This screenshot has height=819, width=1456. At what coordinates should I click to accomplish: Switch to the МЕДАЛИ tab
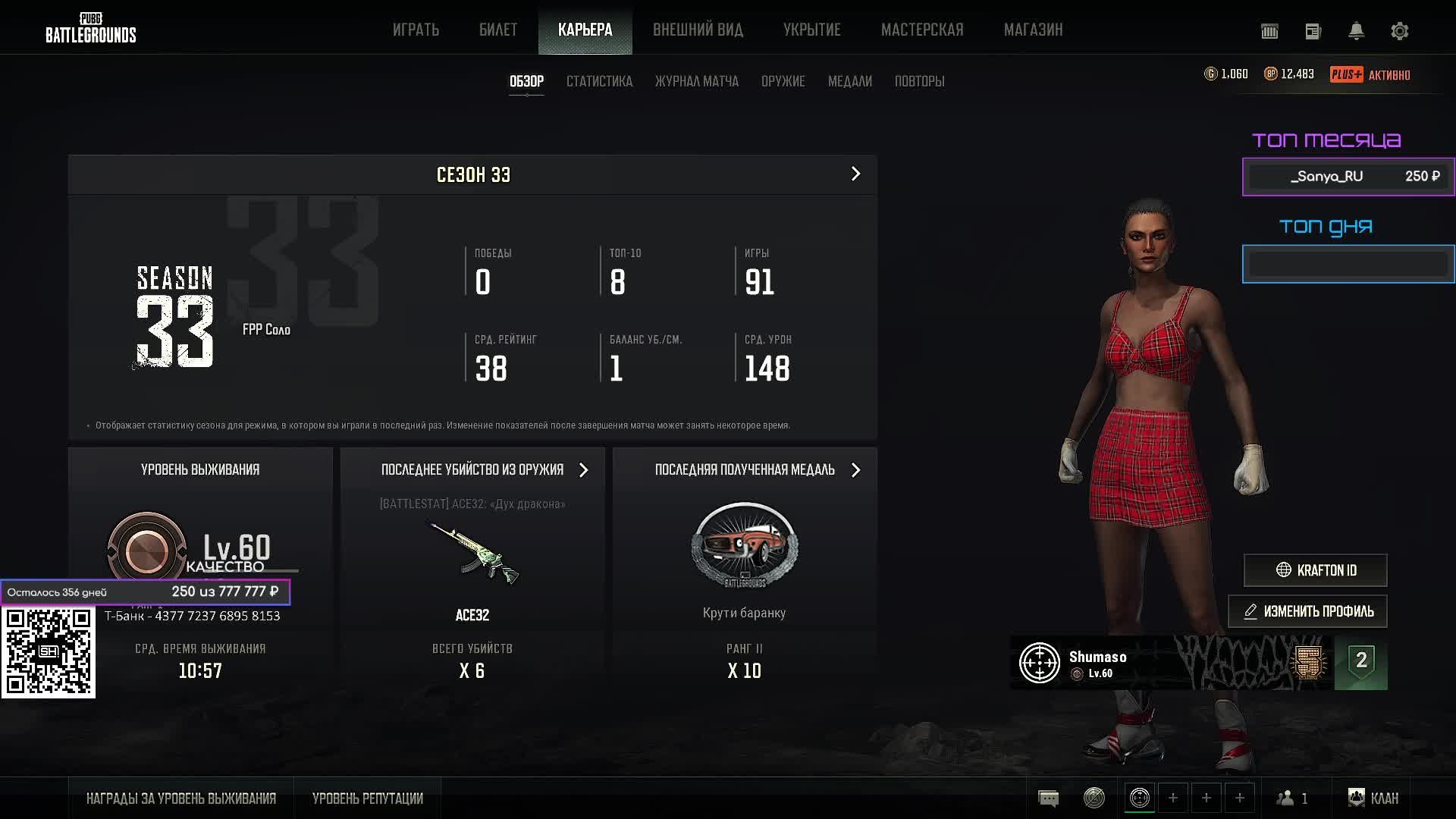tap(849, 81)
